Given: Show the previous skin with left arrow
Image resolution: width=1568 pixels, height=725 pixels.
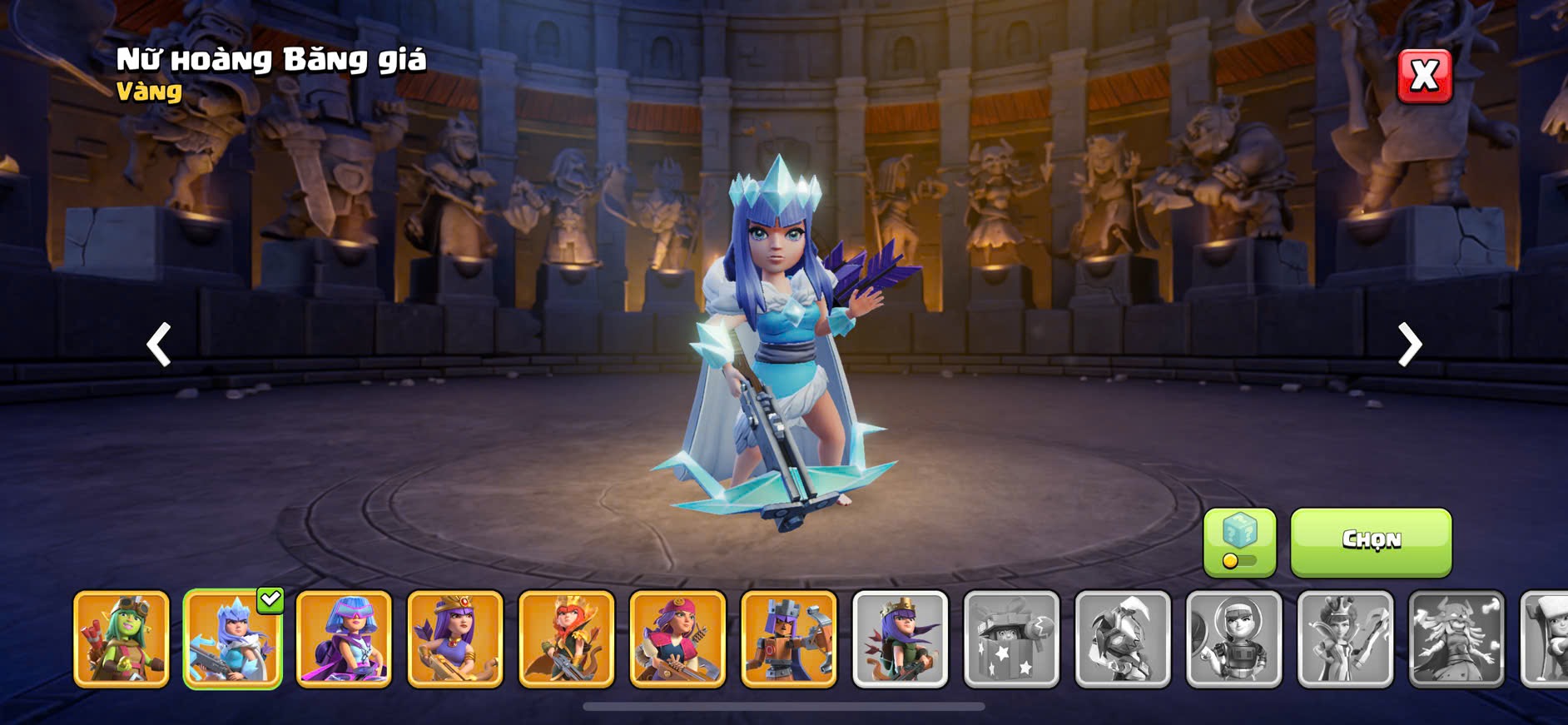Looking at the screenshot, I should point(158,344).
